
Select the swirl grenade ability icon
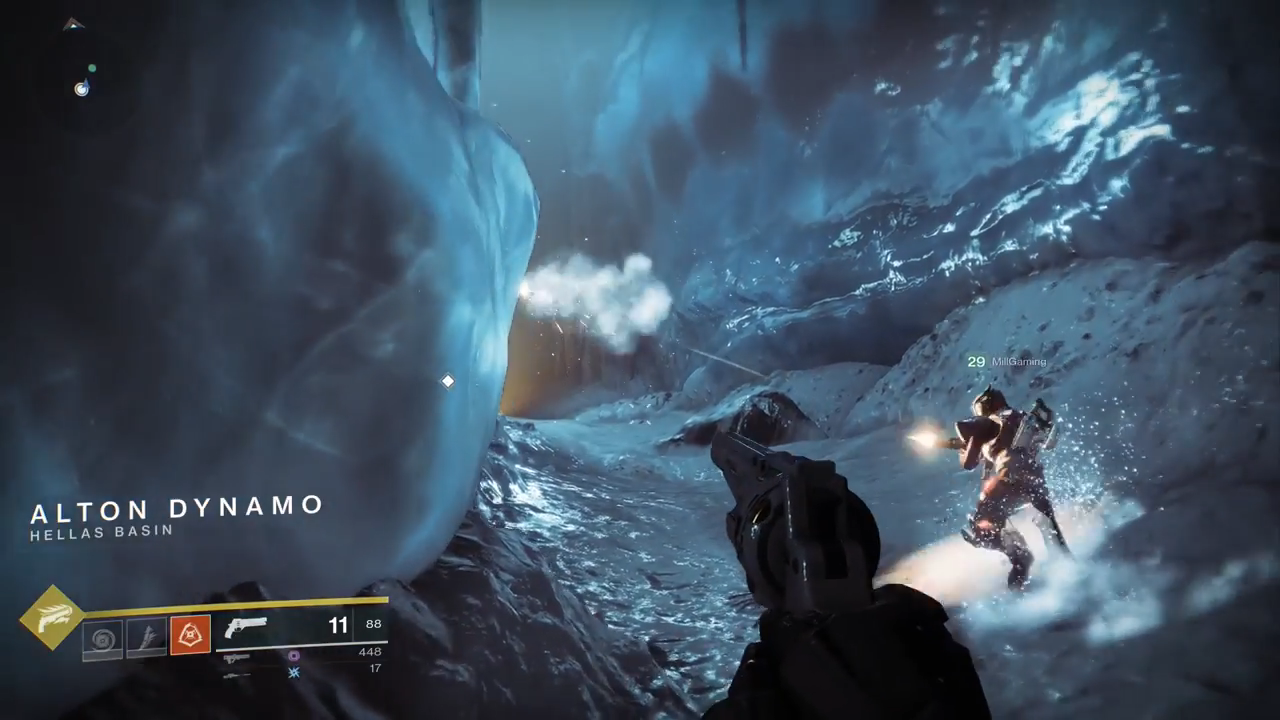(102, 637)
